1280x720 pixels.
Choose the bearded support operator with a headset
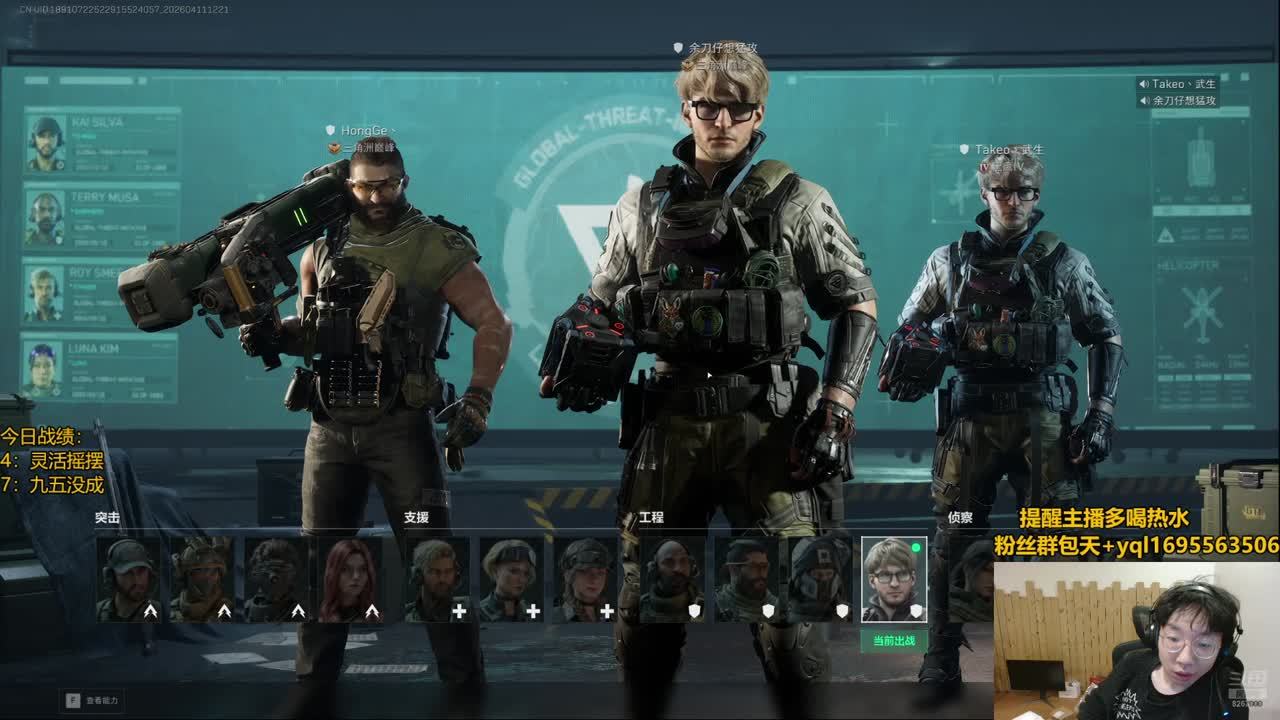click(x=437, y=580)
